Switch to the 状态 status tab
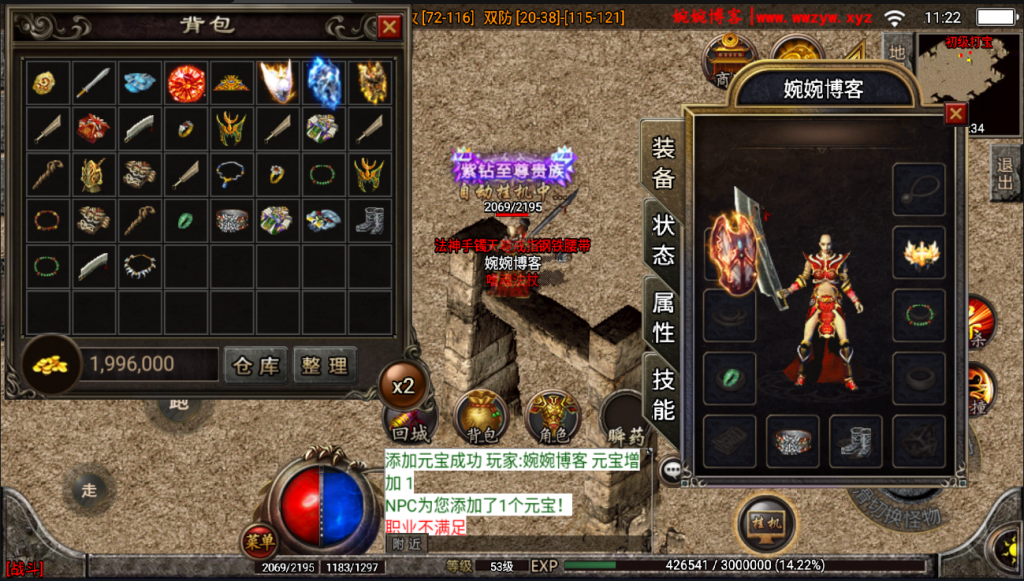The image size is (1024, 581). [x=664, y=240]
